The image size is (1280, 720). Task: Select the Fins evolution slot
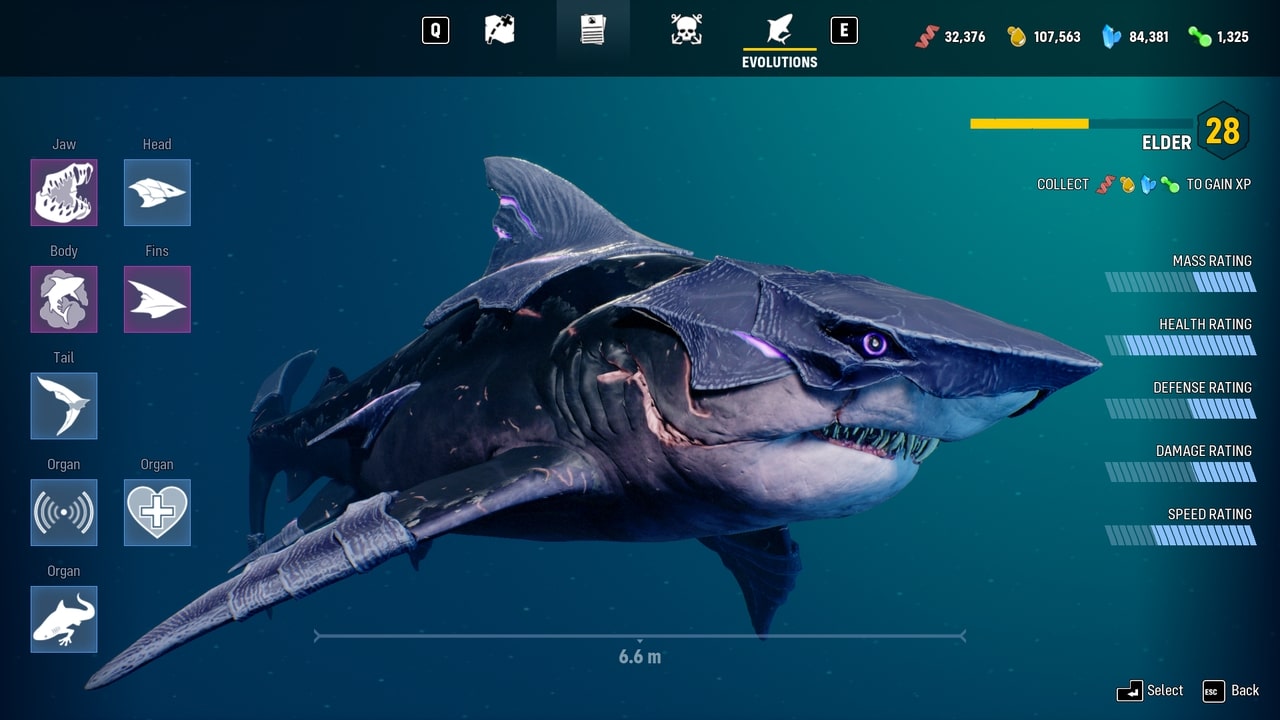157,299
